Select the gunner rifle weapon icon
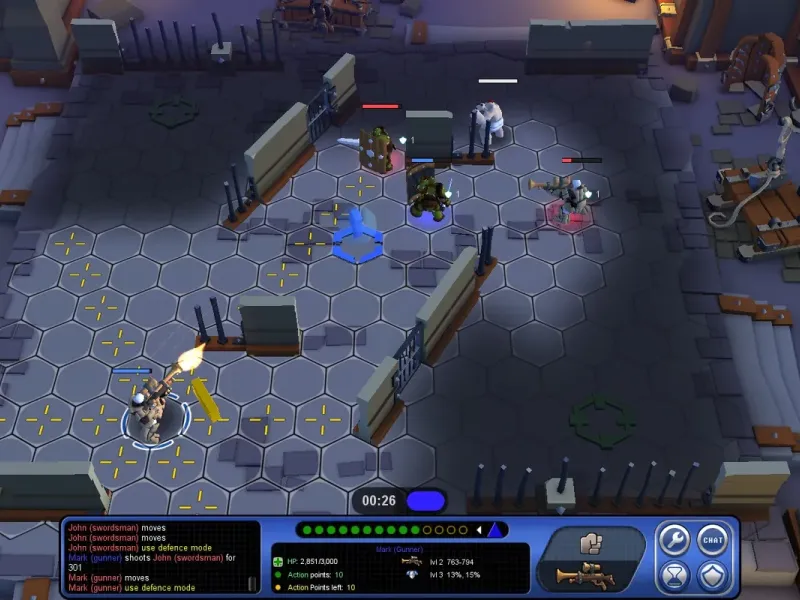This screenshot has width=800, height=600. [585, 575]
